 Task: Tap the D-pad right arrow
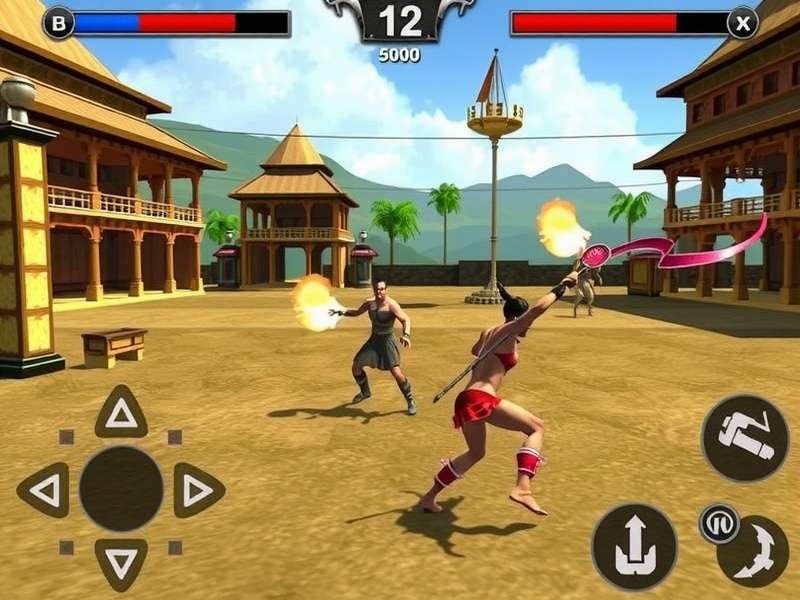pyautogui.click(x=198, y=490)
